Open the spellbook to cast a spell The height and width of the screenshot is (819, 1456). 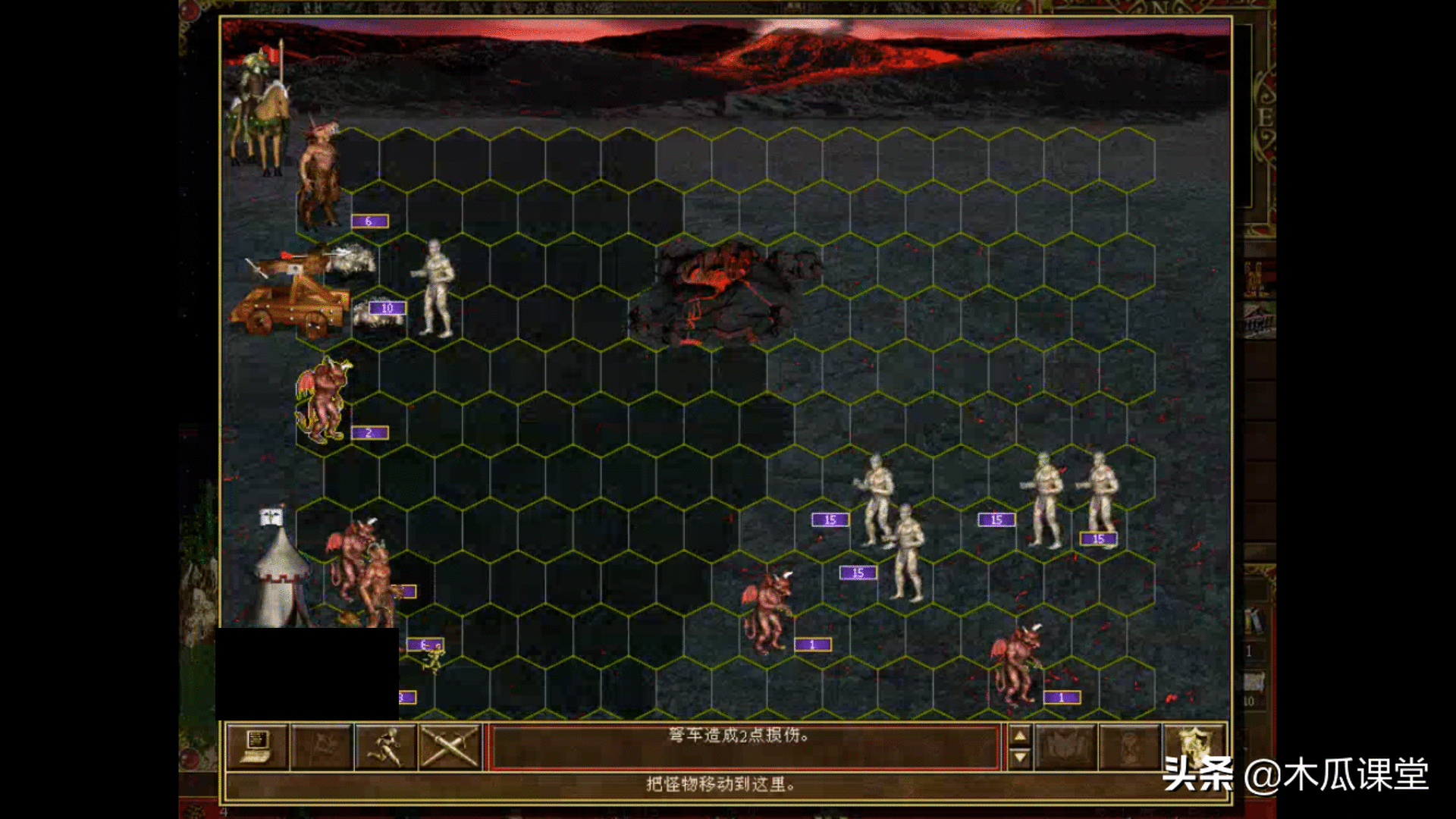pyautogui.click(x=1065, y=747)
